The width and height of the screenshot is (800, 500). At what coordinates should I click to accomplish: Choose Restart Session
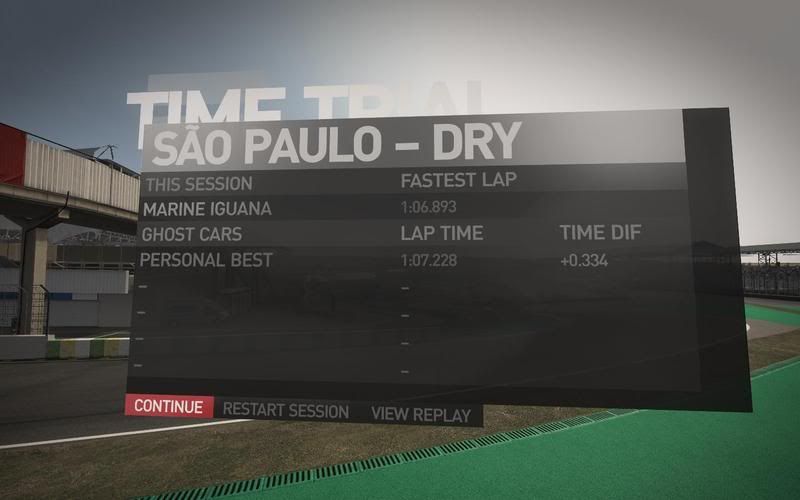pos(286,411)
